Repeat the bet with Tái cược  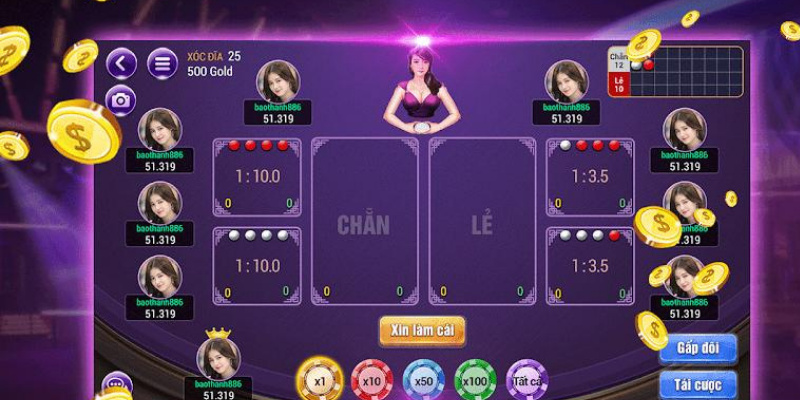coord(698,384)
